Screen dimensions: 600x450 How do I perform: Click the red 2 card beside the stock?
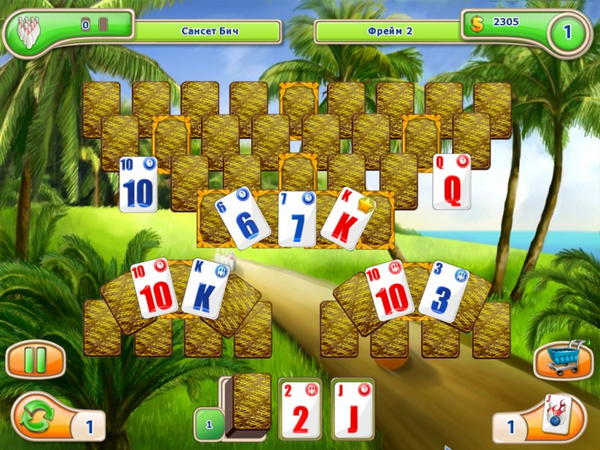point(300,409)
